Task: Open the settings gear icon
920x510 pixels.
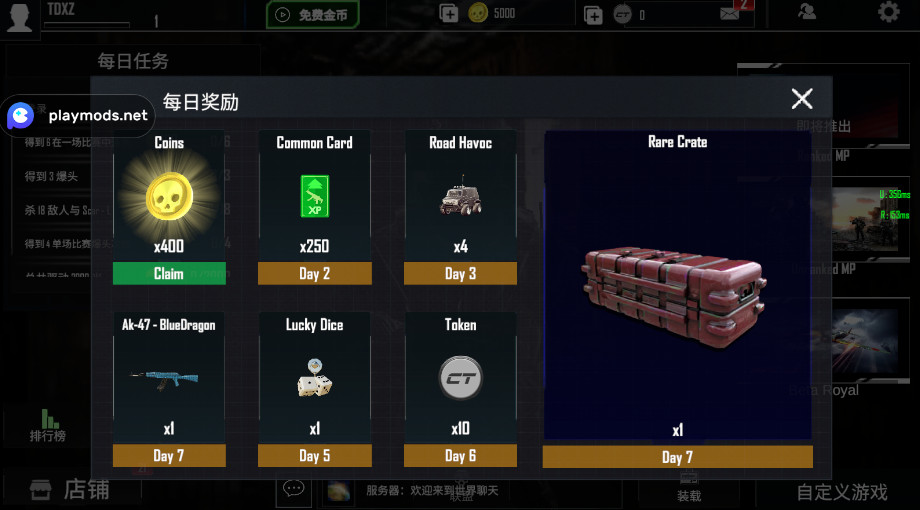Action: pos(888,12)
